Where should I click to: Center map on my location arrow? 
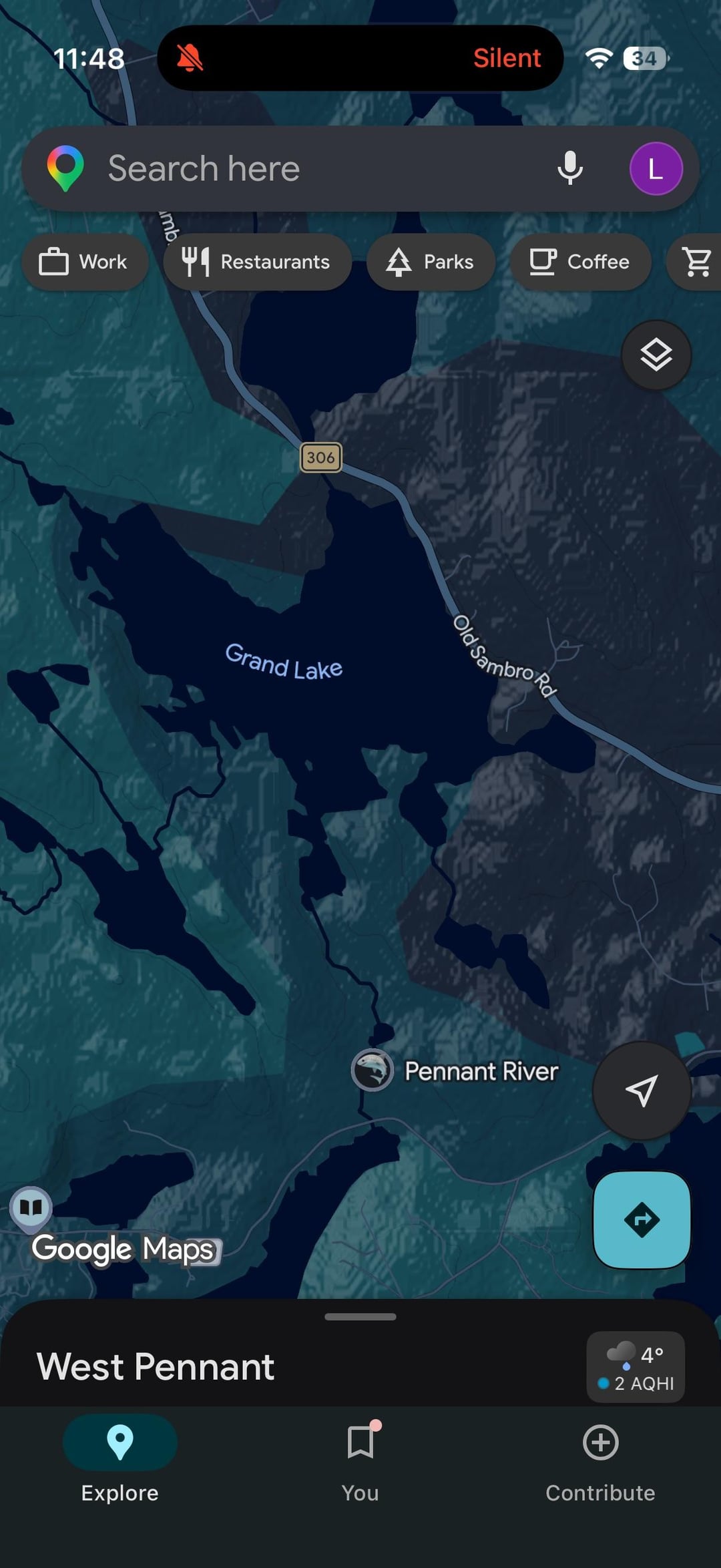pyautogui.click(x=642, y=1091)
